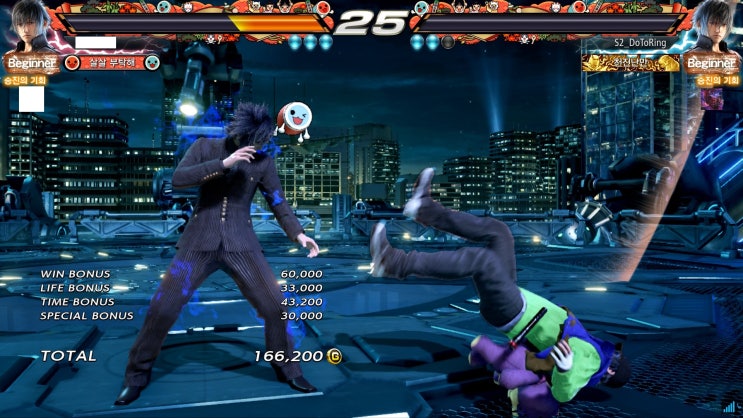The height and width of the screenshot is (418, 743).
Task: Check the connection signal bars icon
Action: (x=729, y=406)
